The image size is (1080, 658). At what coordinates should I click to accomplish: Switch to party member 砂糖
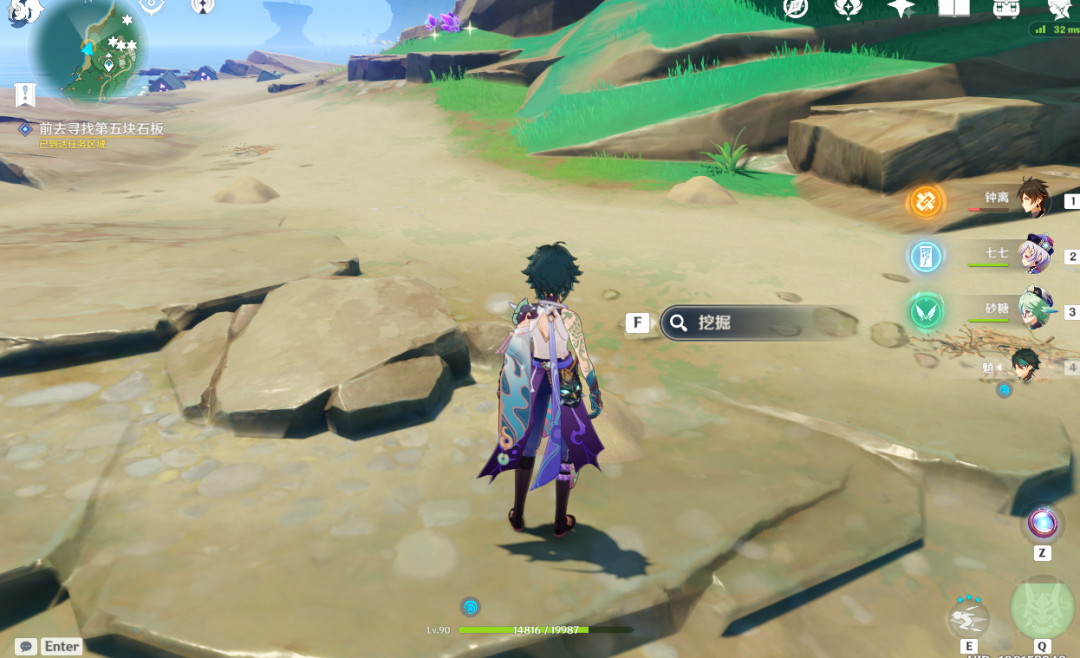[1033, 310]
